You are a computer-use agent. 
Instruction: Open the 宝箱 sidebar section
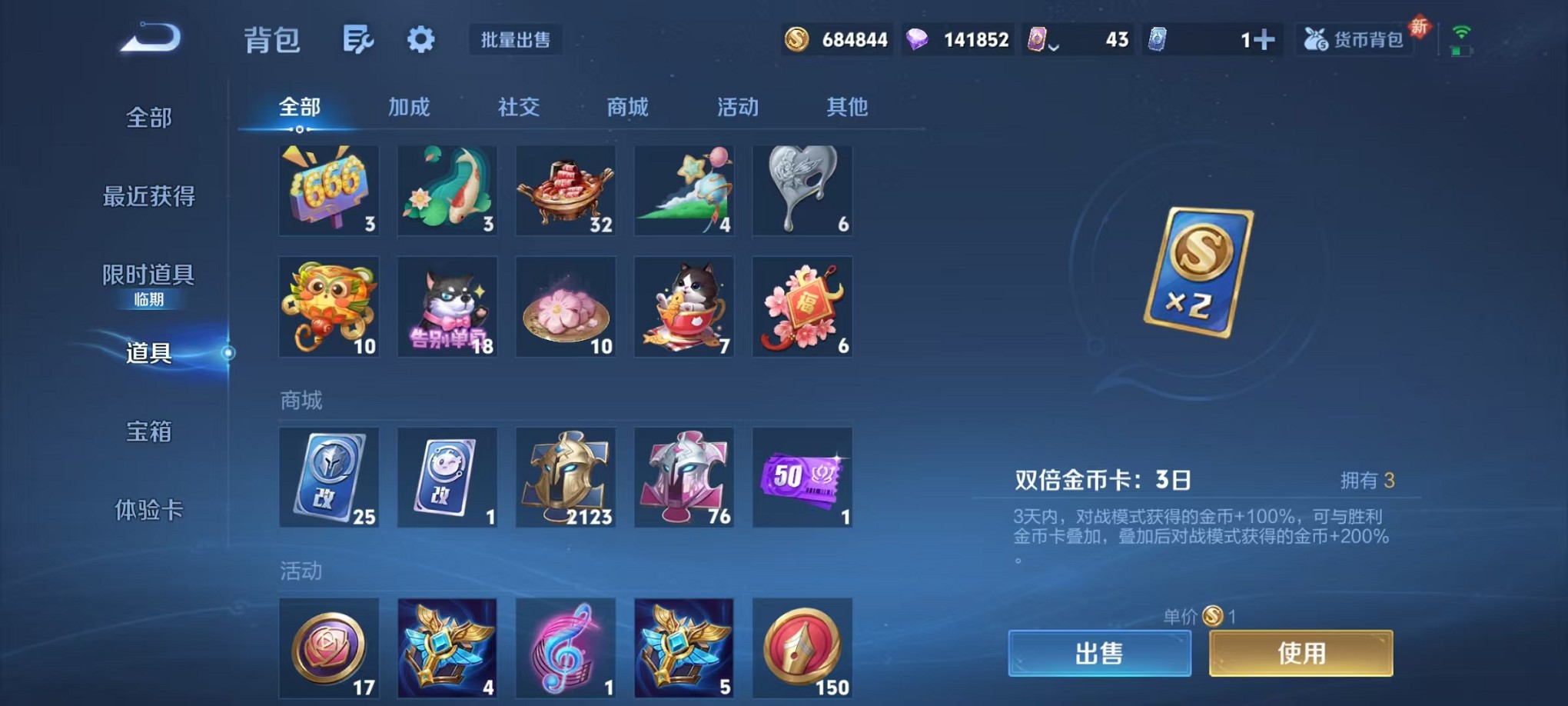pyautogui.click(x=147, y=433)
